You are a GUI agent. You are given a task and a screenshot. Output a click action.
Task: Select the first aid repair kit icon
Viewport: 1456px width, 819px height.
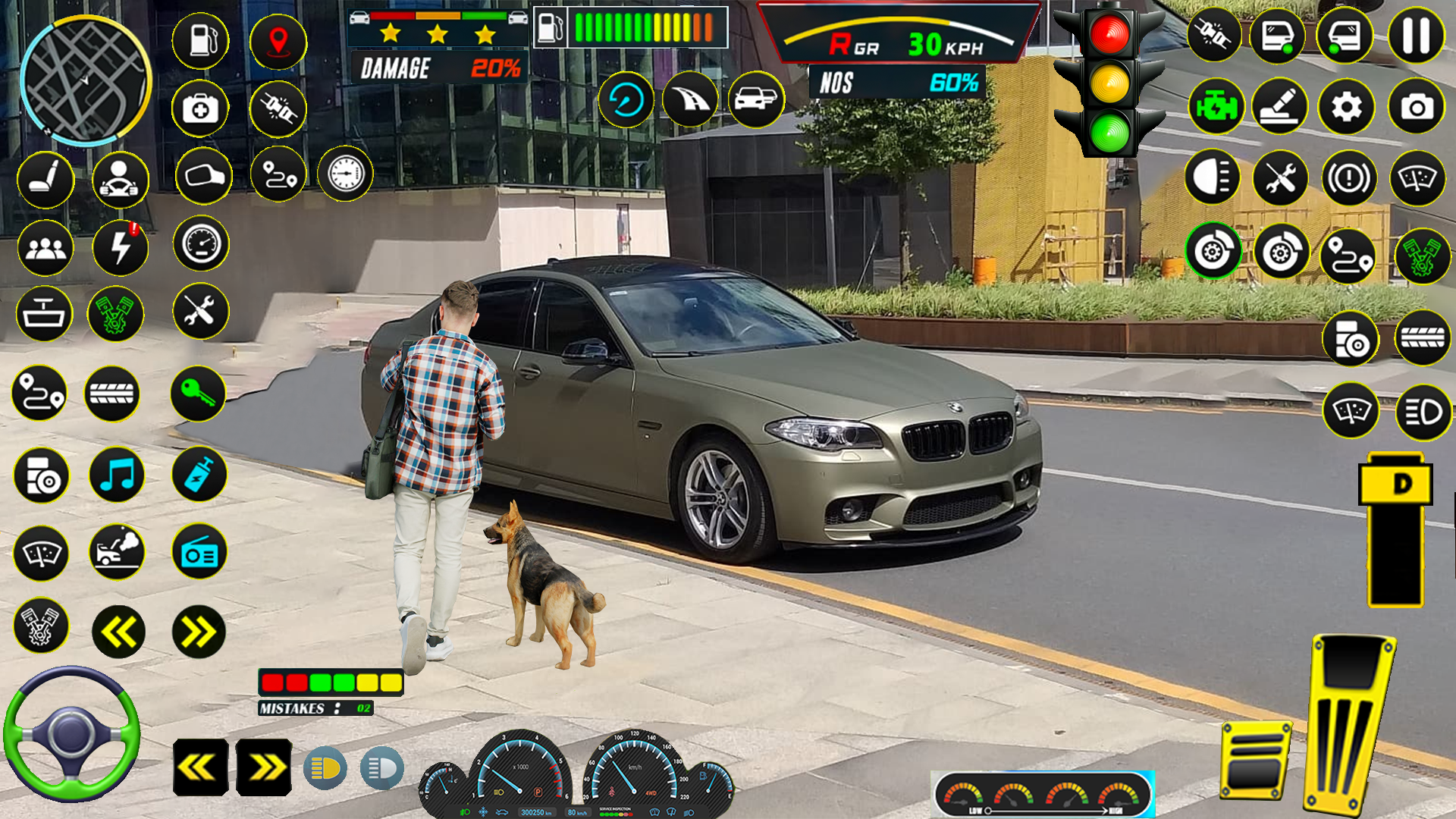(x=200, y=108)
